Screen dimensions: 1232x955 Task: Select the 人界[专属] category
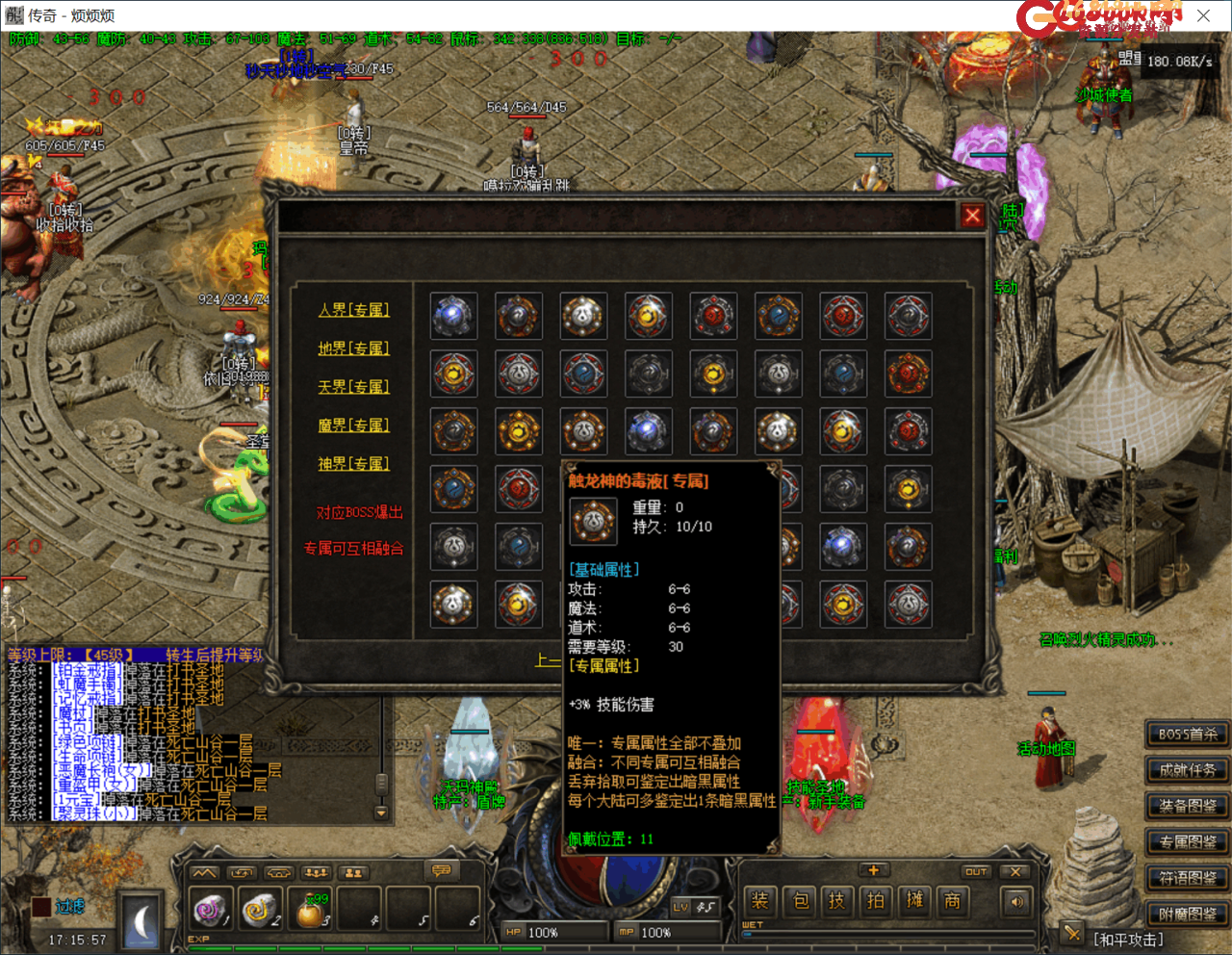tap(354, 310)
